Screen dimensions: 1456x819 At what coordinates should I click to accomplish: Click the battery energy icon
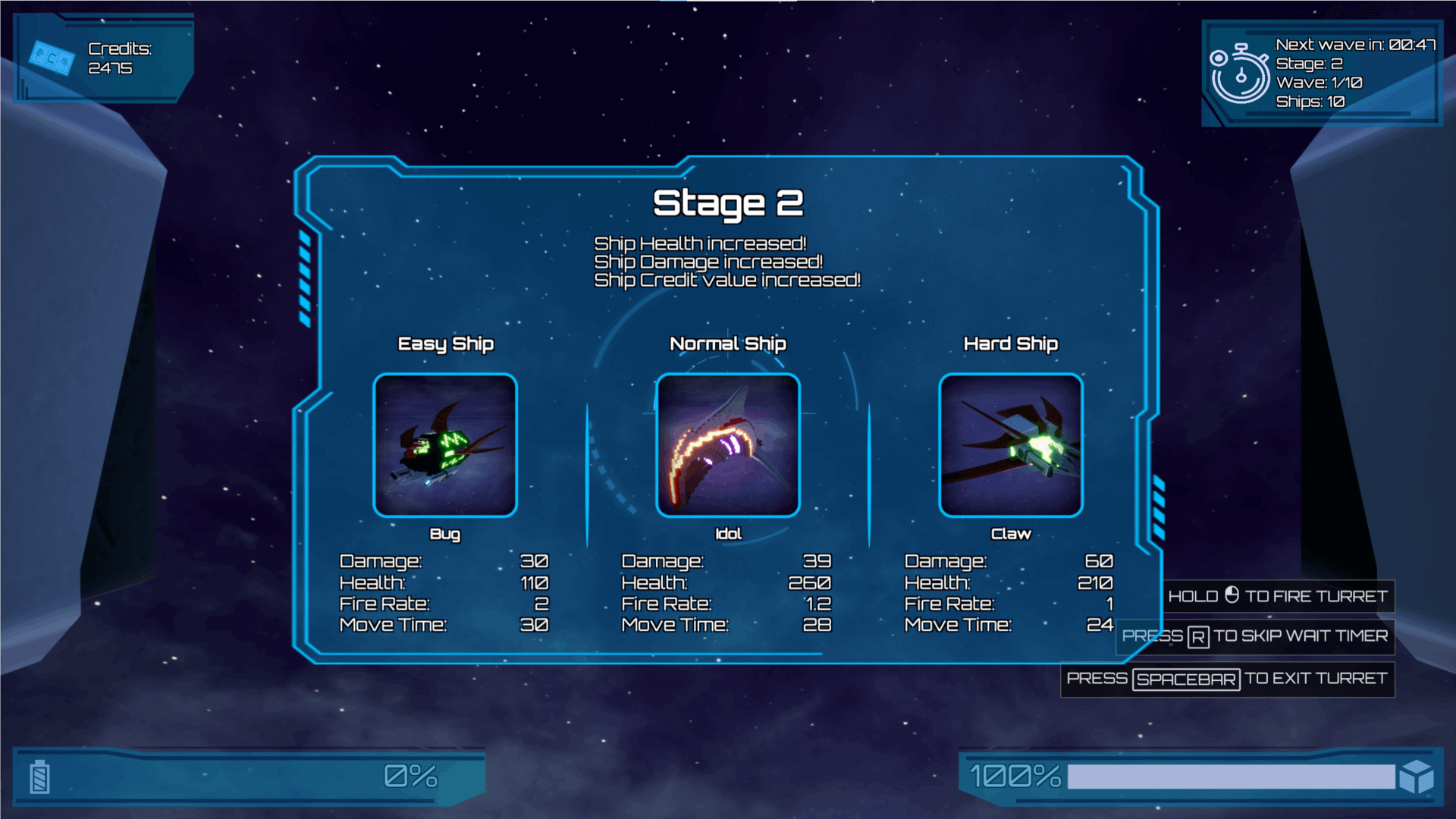point(40,777)
